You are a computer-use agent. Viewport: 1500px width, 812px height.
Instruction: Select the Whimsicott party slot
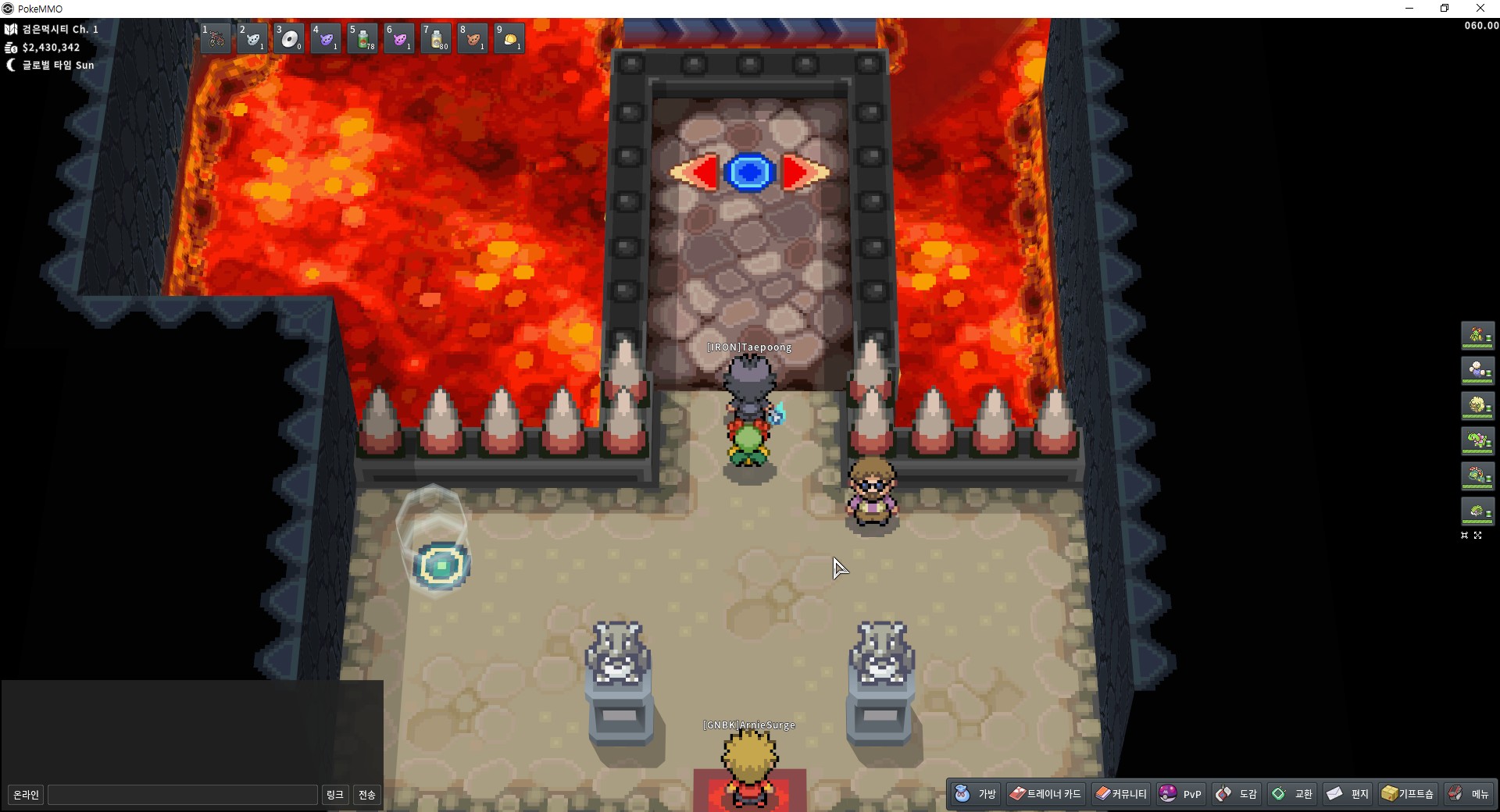point(1477,406)
